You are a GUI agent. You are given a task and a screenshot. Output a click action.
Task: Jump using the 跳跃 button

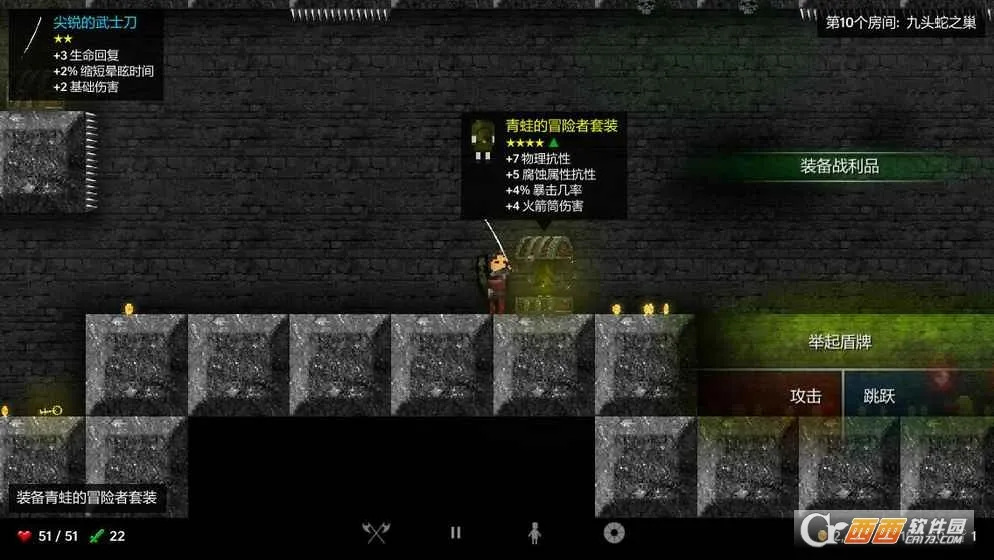(x=879, y=396)
